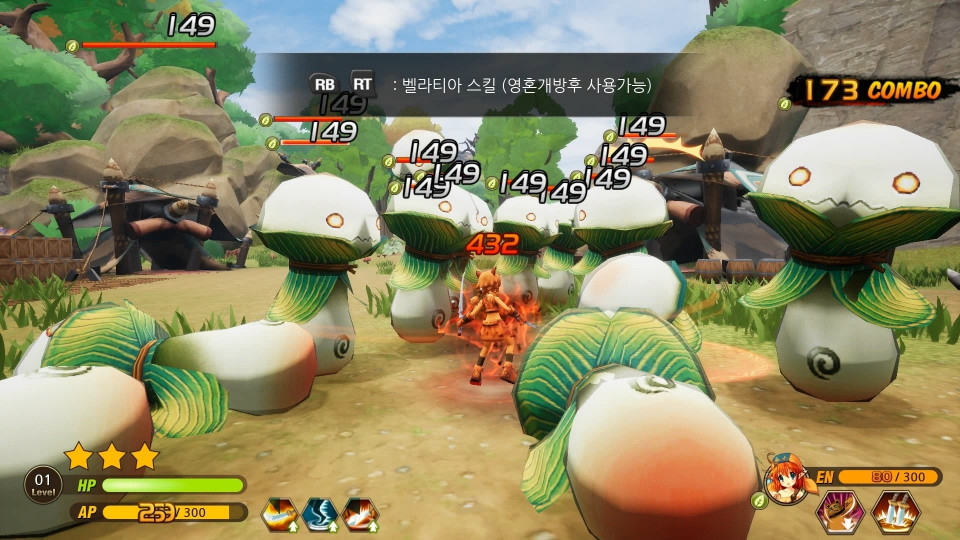Use the blue whirlwind skill

319,514
